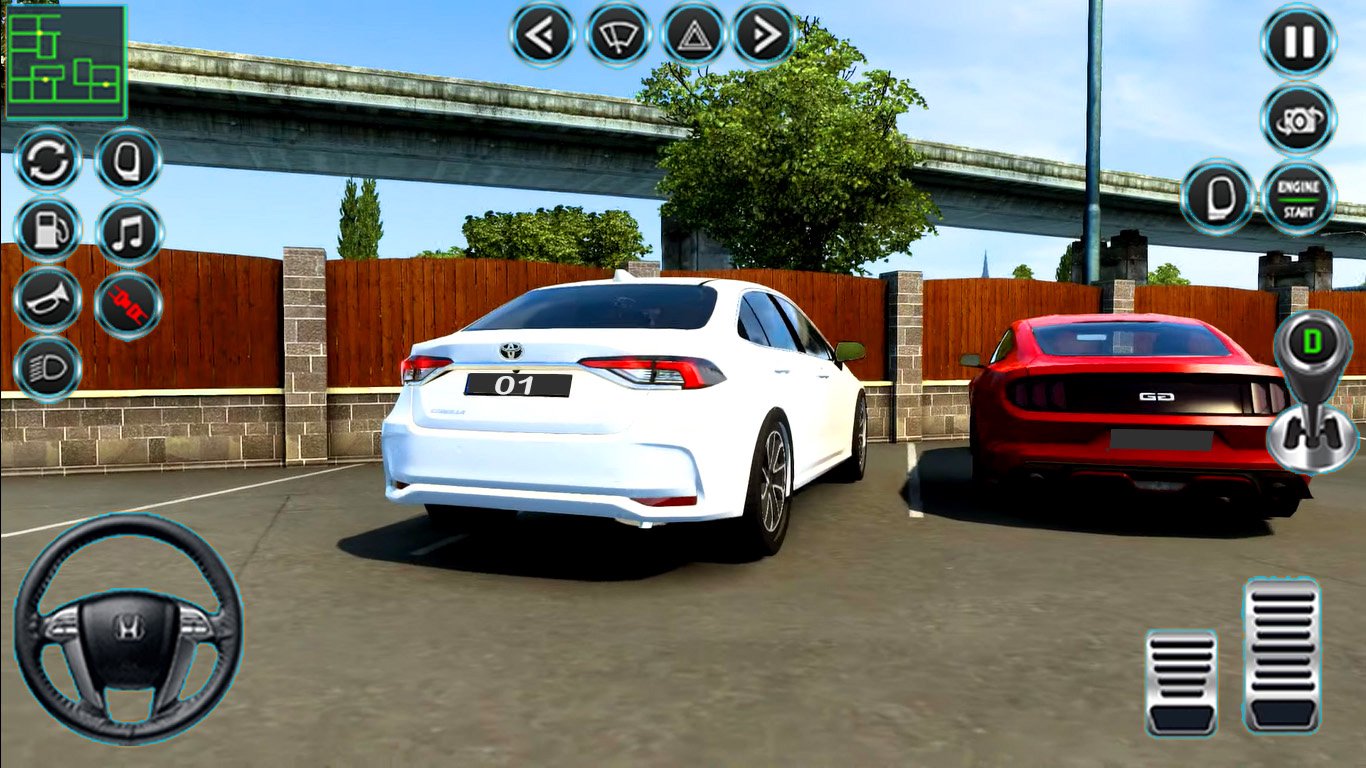The height and width of the screenshot is (768, 1366).
Task: Open the minimap in the top-left corner
Action: 65,60
